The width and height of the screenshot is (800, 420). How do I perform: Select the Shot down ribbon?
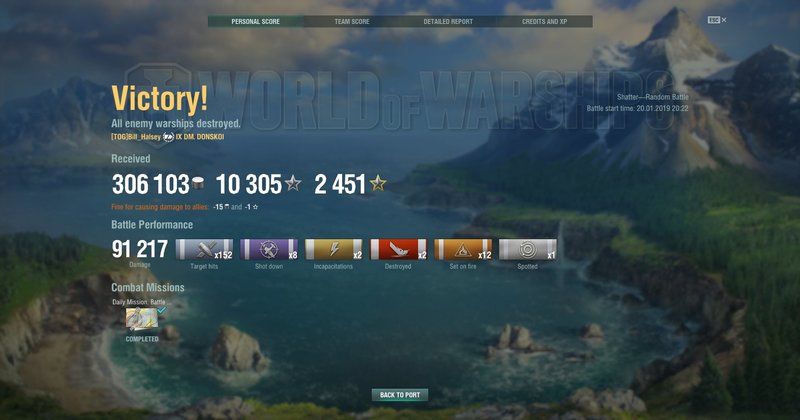click(268, 250)
